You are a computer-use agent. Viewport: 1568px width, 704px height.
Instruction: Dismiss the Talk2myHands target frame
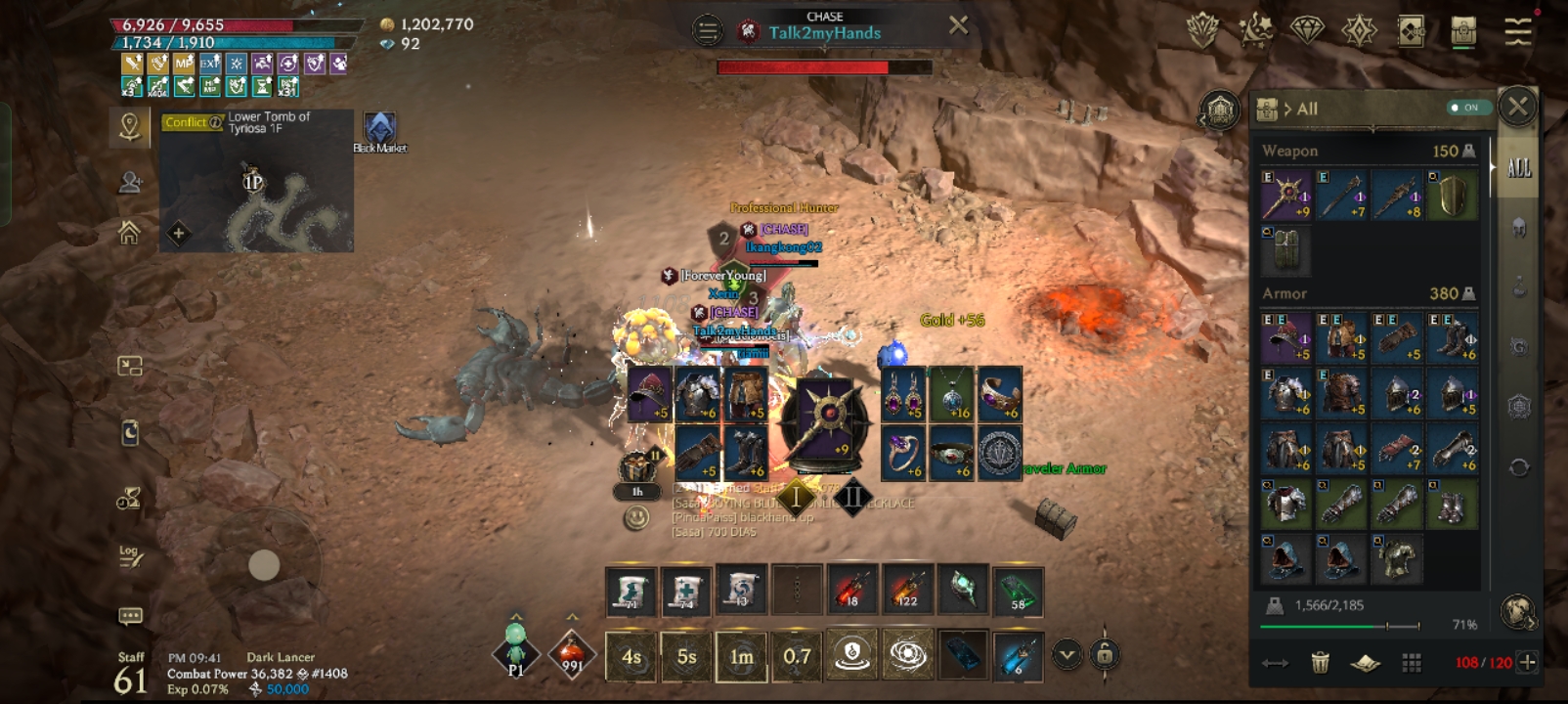(959, 25)
